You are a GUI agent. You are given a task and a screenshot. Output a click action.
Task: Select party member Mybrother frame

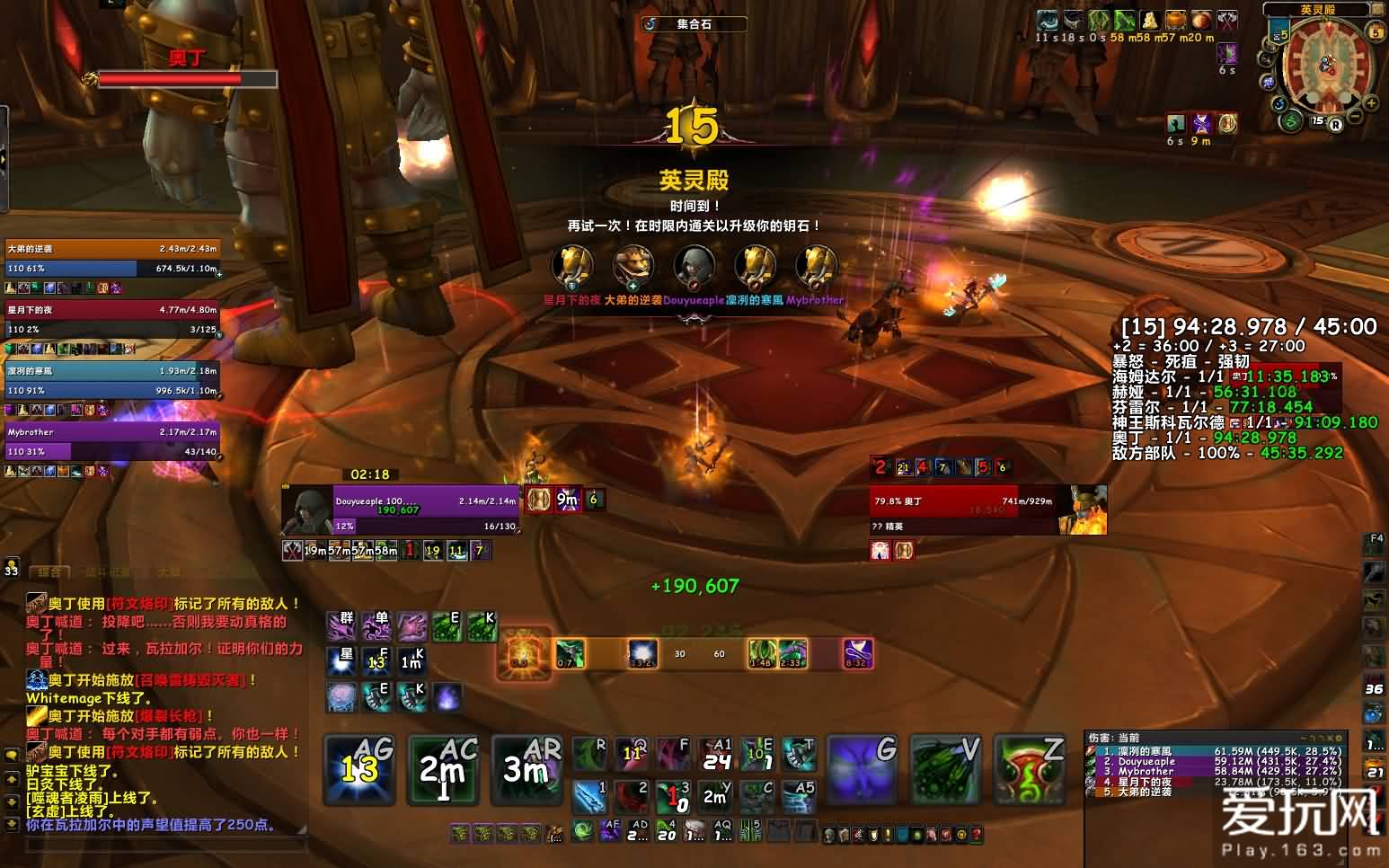(x=112, y=441)
